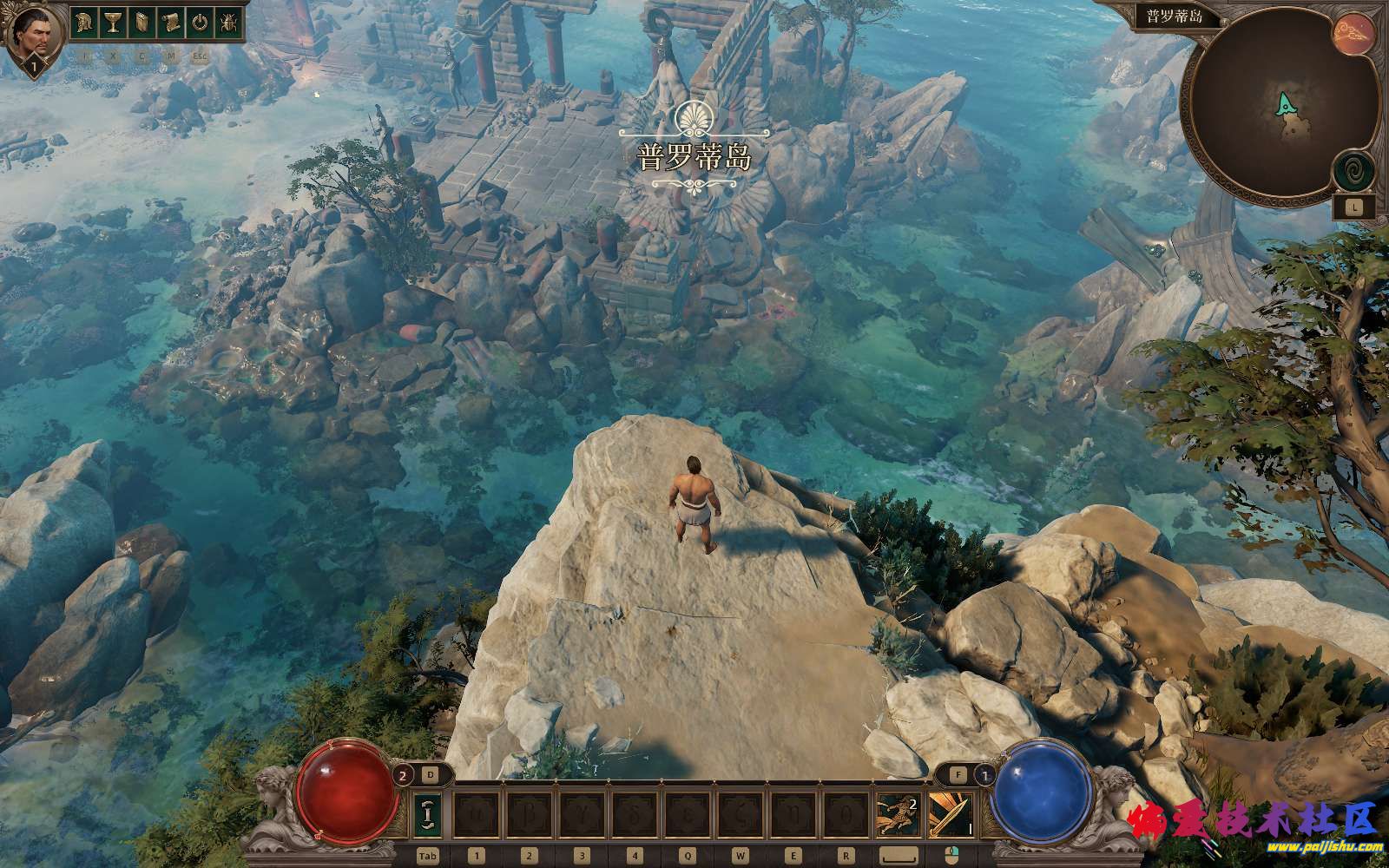1389x868 pixels.
Task: Open the scroll quest log icon
Action: 171,23
